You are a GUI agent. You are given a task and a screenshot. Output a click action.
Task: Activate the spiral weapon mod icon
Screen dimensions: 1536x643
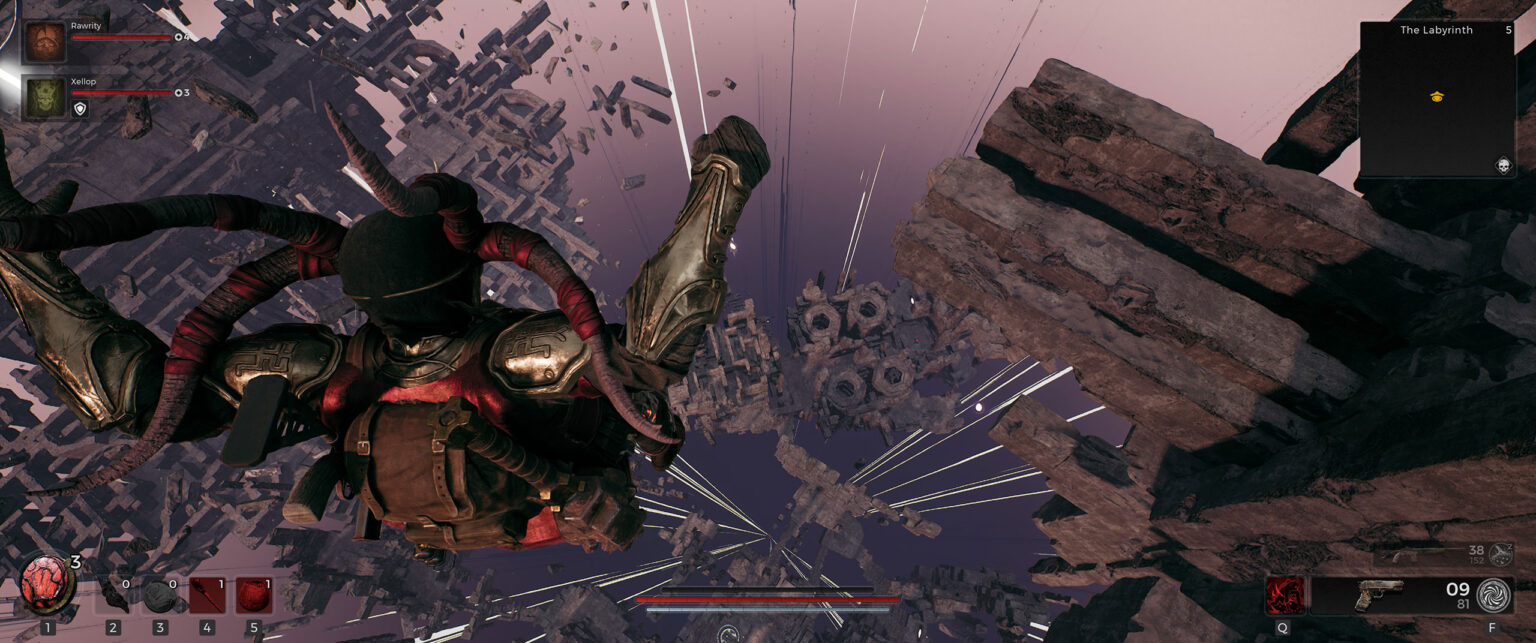1493,594
